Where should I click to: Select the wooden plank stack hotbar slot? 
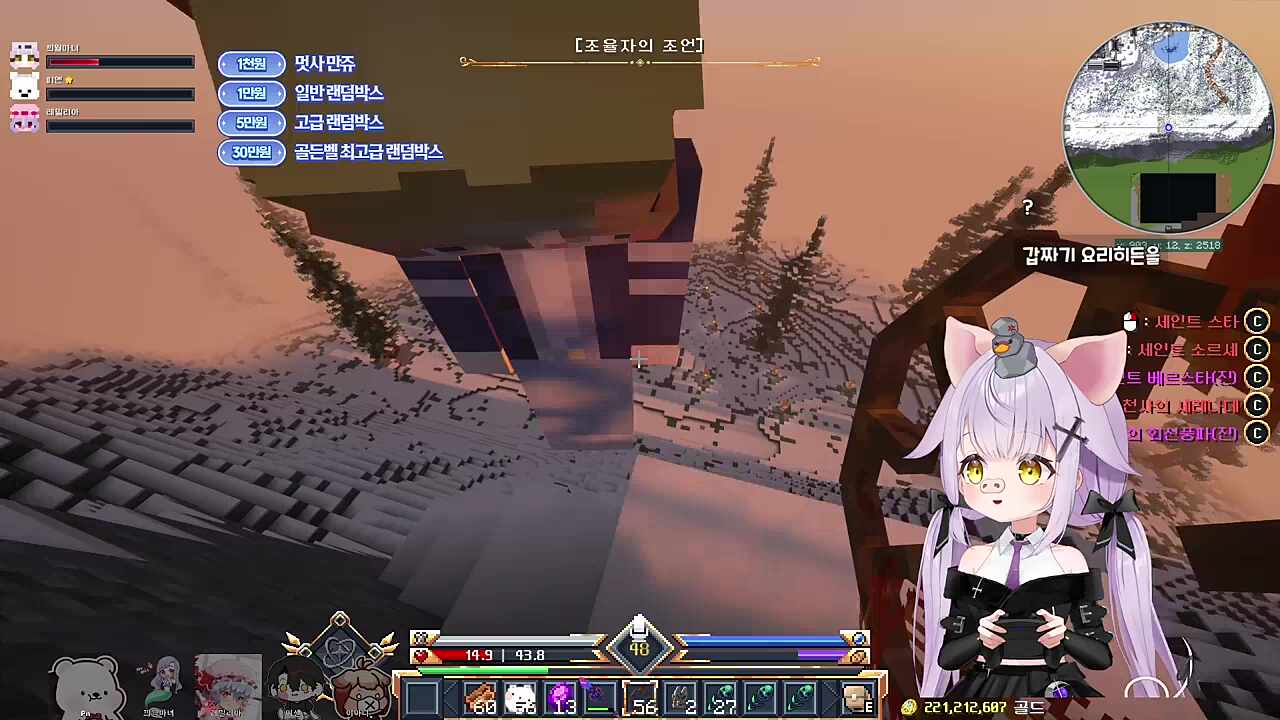click(481, 698)
